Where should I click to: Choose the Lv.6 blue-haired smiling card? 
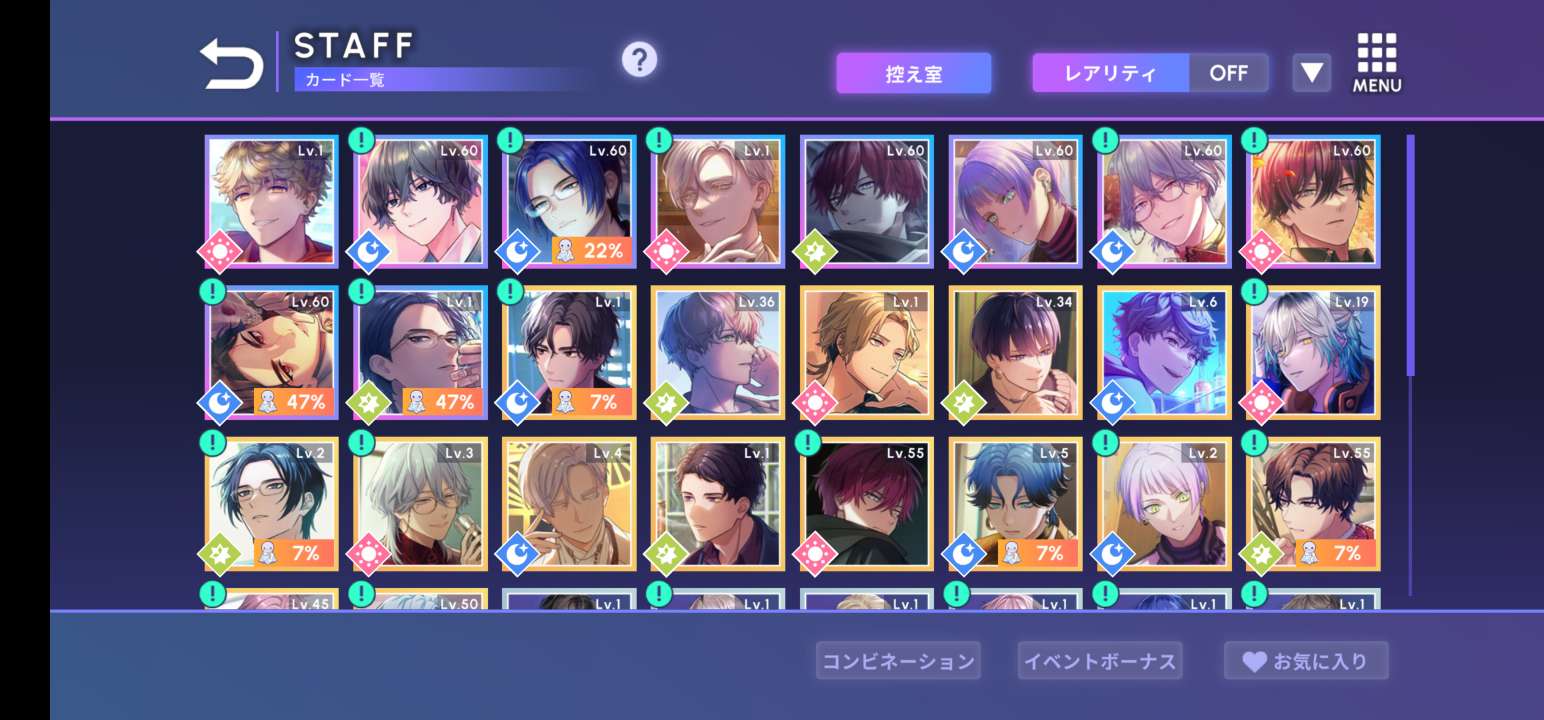coord(1164,352)
